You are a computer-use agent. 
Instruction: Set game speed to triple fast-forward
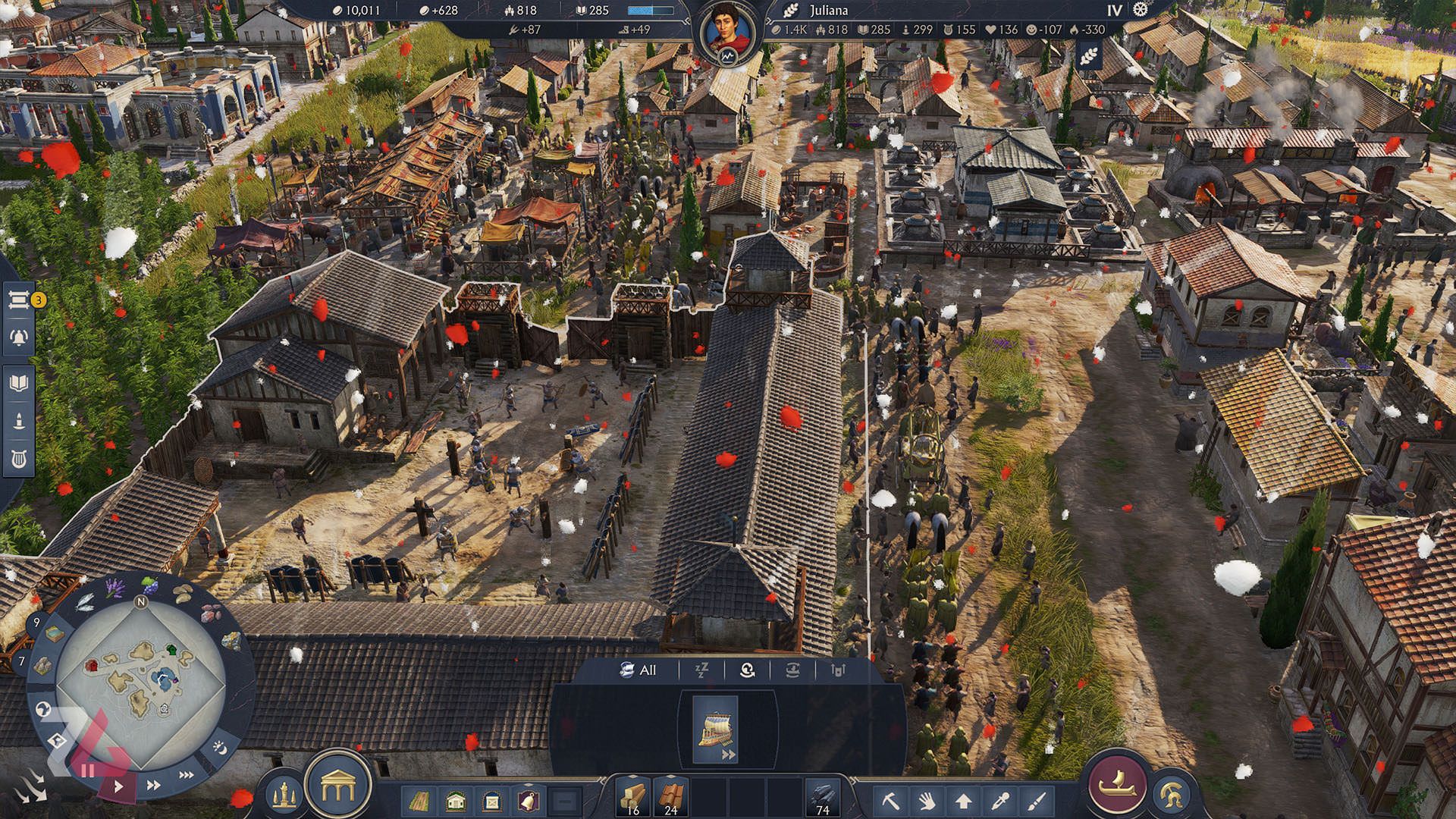(x=186, y=775)
